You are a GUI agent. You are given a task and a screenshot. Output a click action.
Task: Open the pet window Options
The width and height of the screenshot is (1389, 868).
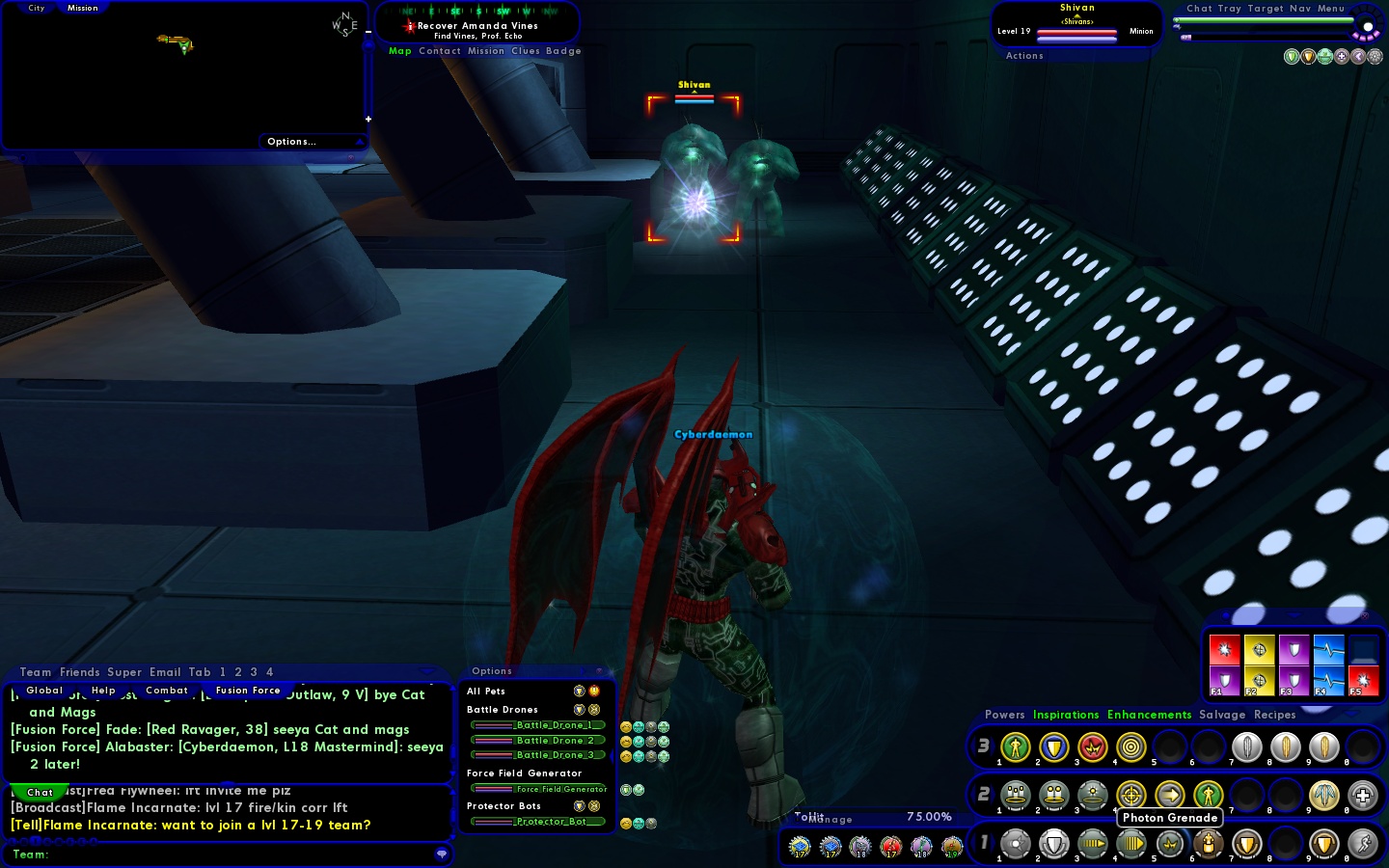(492, 671)
